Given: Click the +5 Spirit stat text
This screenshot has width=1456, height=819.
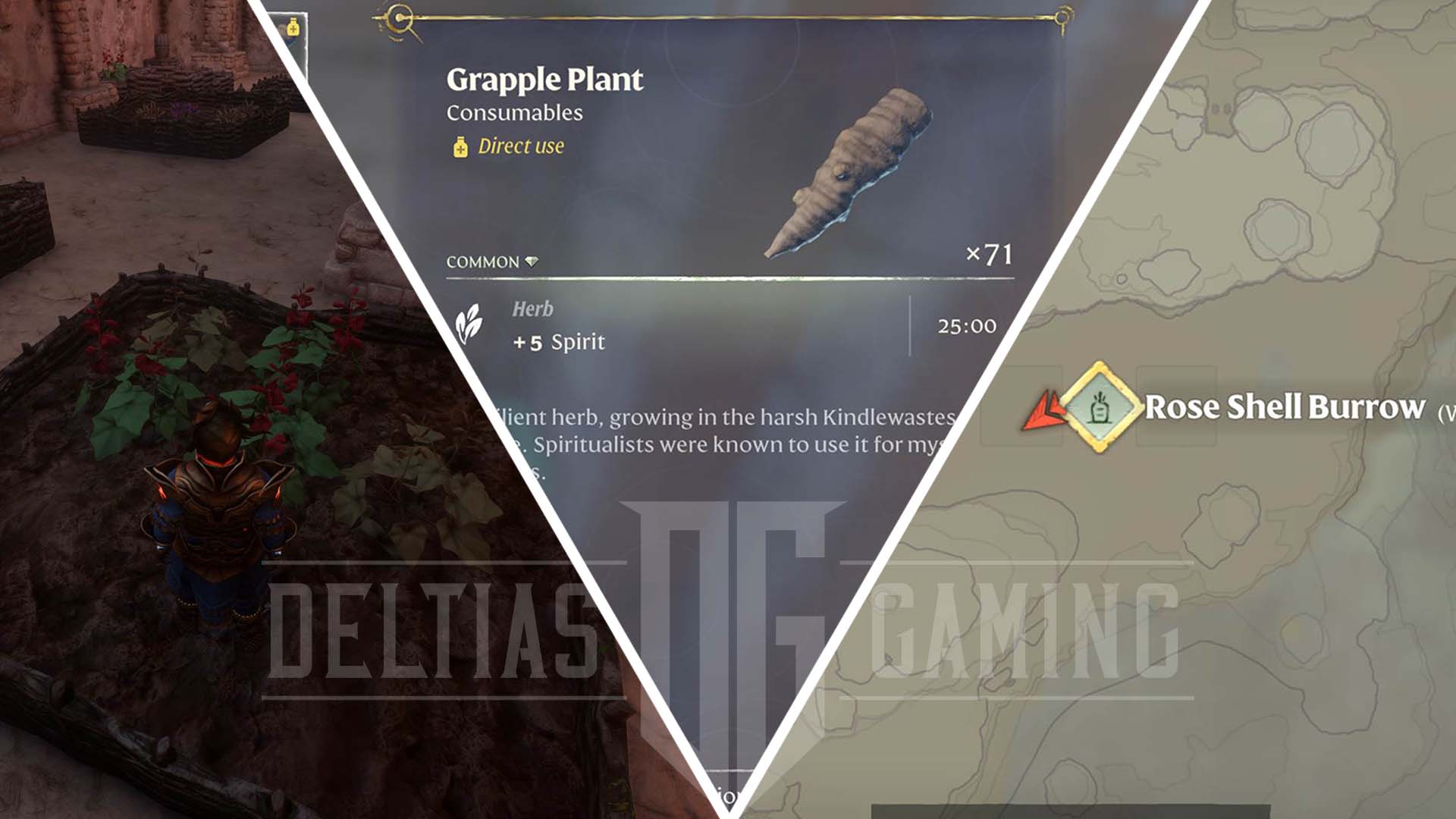Looking at the screenshot, I should click(x=557, y=341).
